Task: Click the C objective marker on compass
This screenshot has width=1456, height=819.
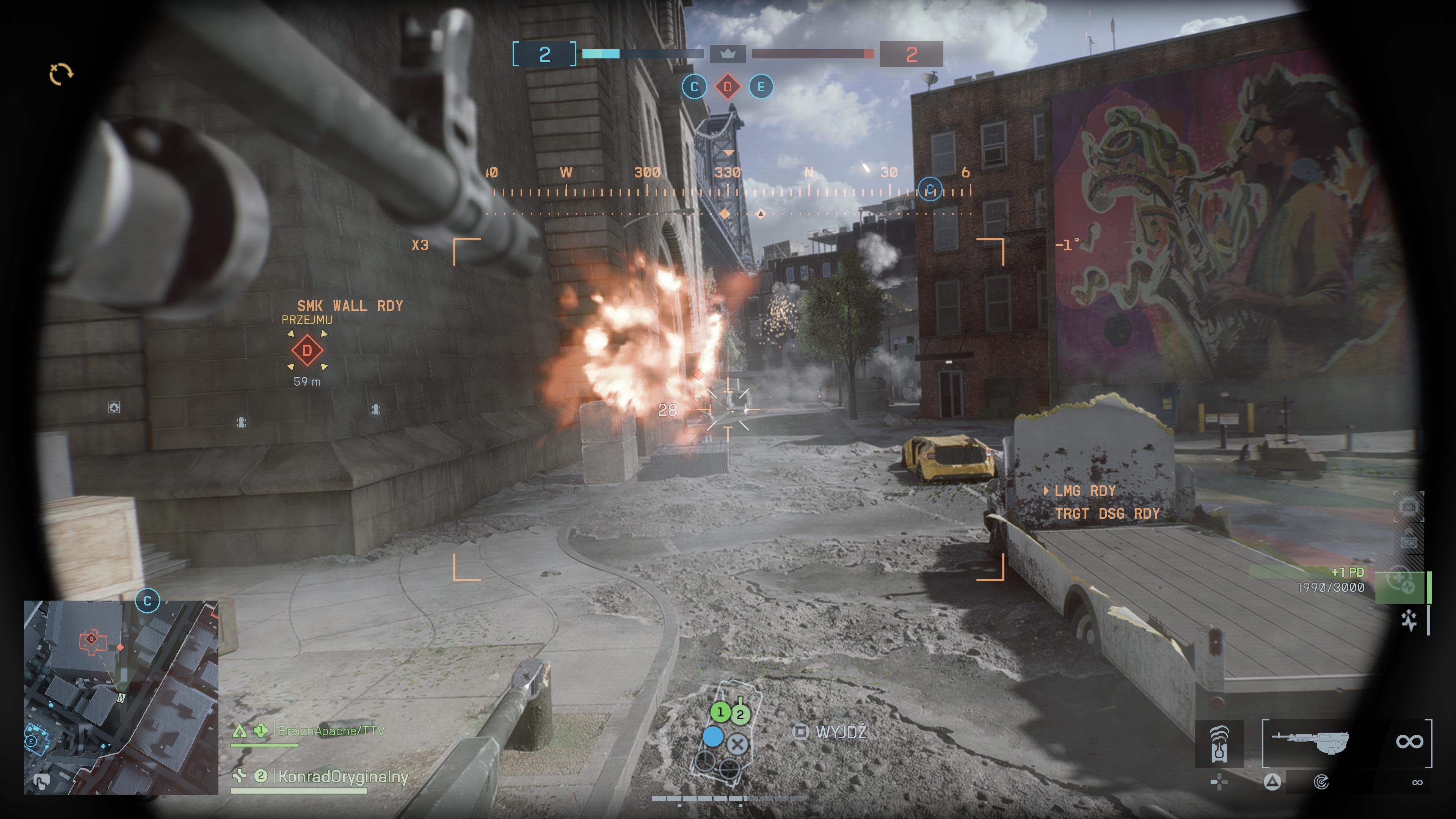Action: pos(930,189)
